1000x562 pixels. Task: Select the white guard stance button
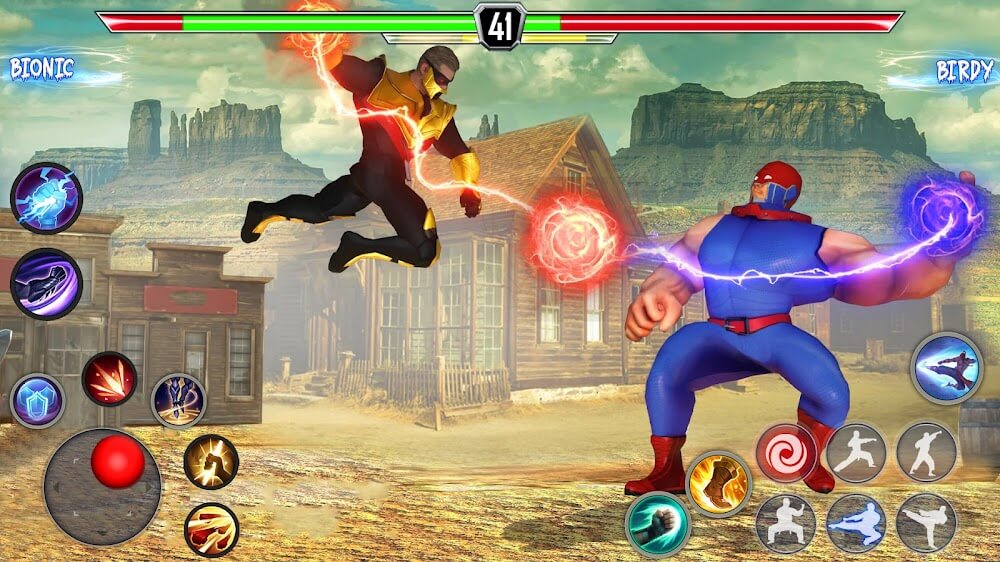[x=786, y=523]
